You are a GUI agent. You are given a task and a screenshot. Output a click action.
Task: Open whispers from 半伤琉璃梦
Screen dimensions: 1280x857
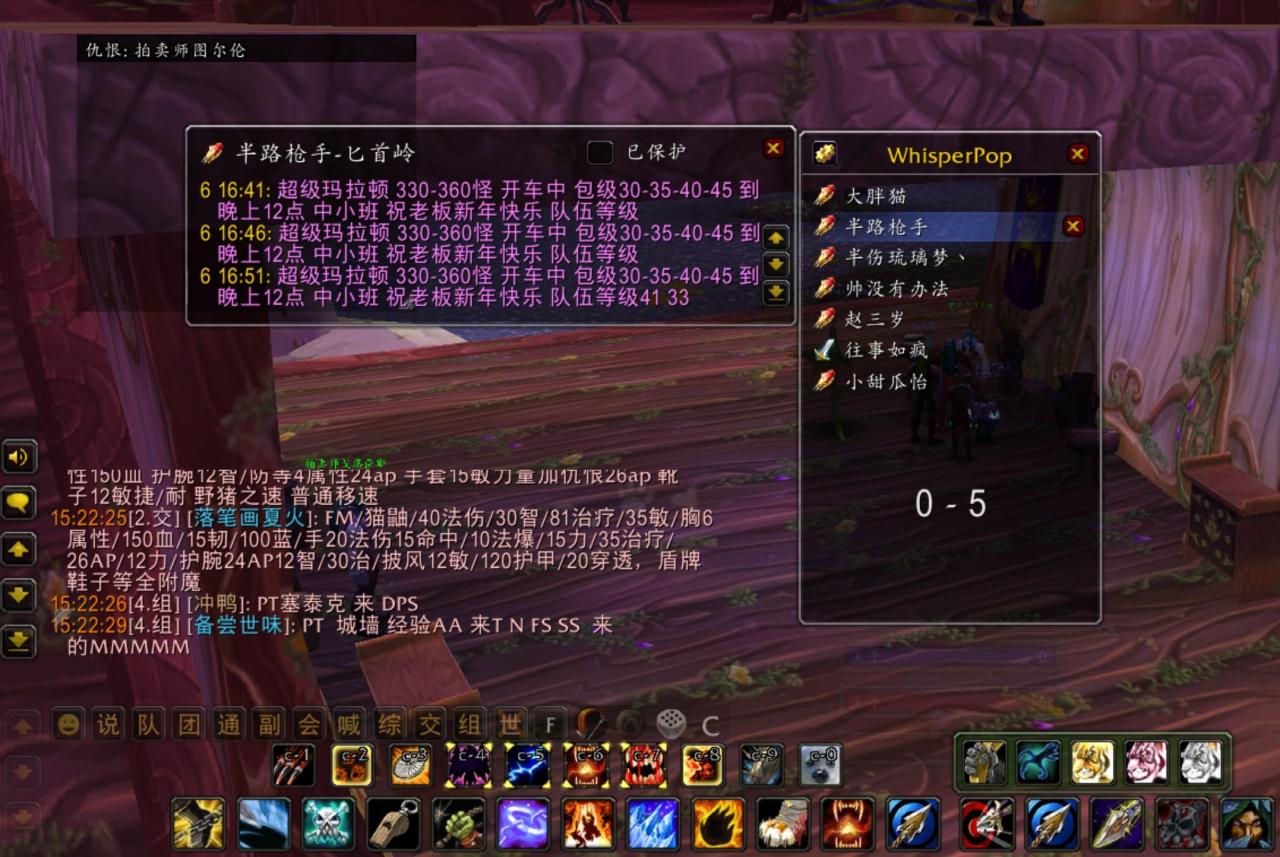coord(906,257)
